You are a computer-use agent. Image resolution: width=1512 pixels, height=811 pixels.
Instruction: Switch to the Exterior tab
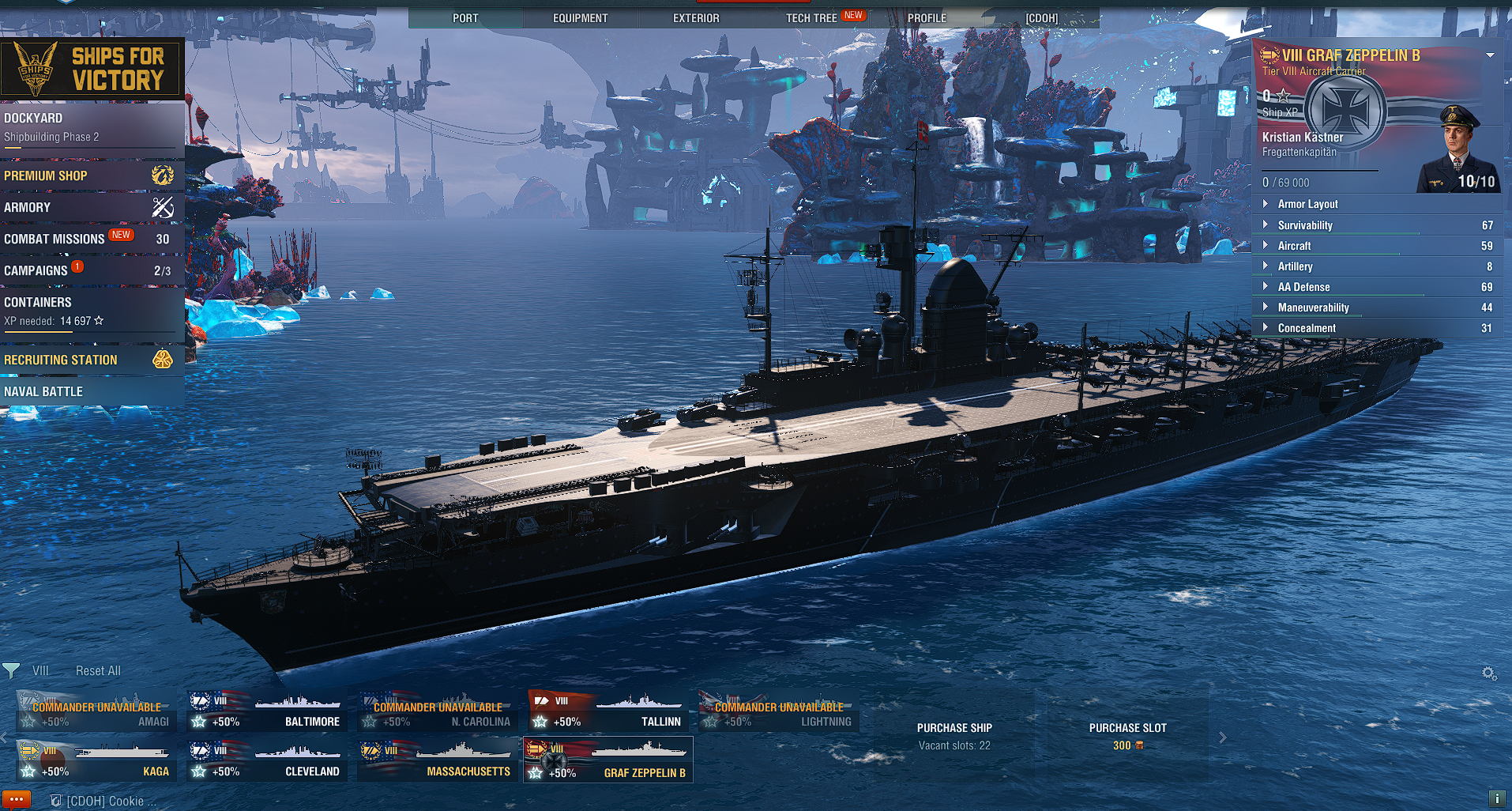pyautogui.click(x=696, y=18)
